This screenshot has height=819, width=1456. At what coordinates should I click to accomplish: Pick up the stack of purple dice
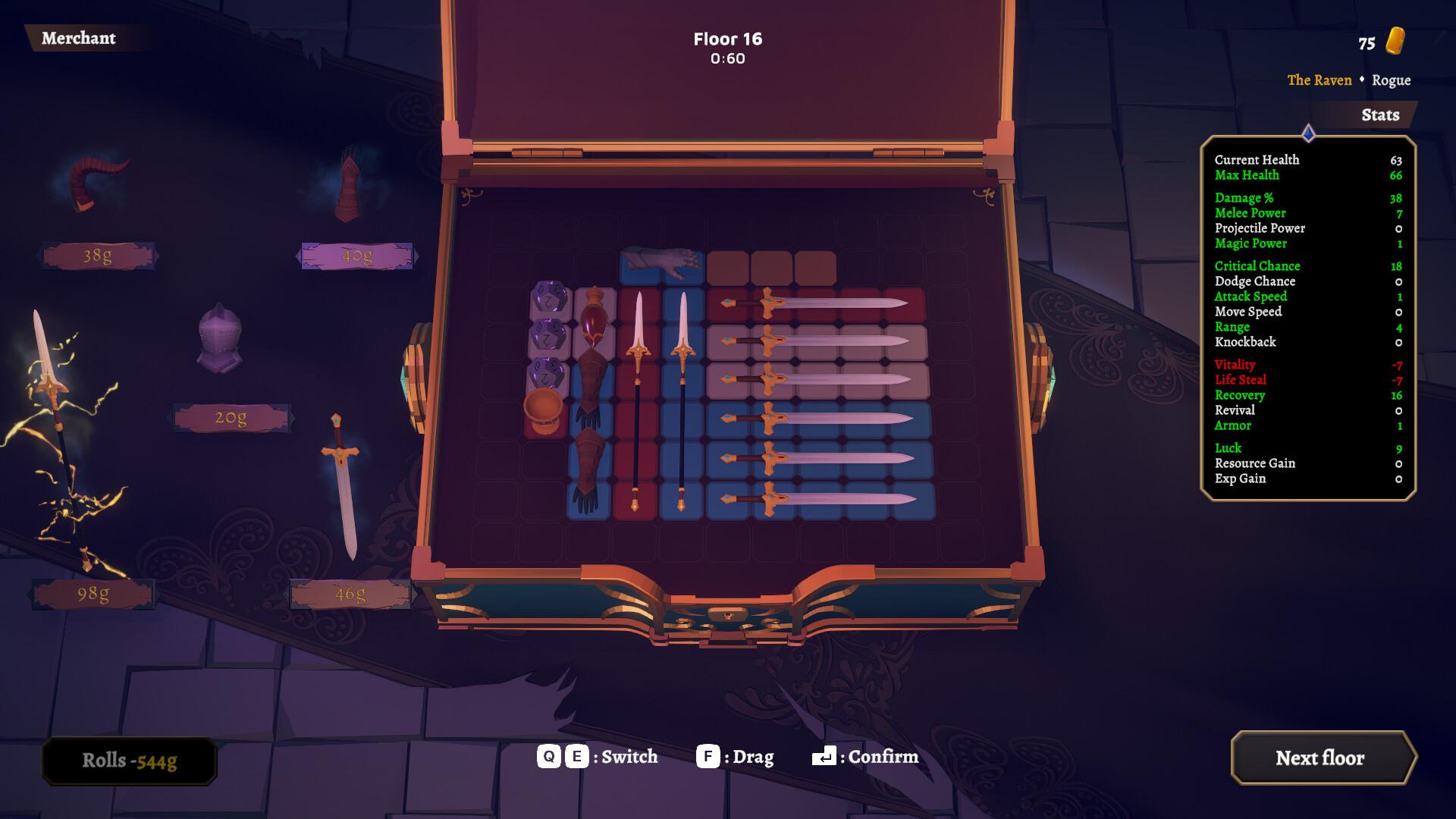548,334
